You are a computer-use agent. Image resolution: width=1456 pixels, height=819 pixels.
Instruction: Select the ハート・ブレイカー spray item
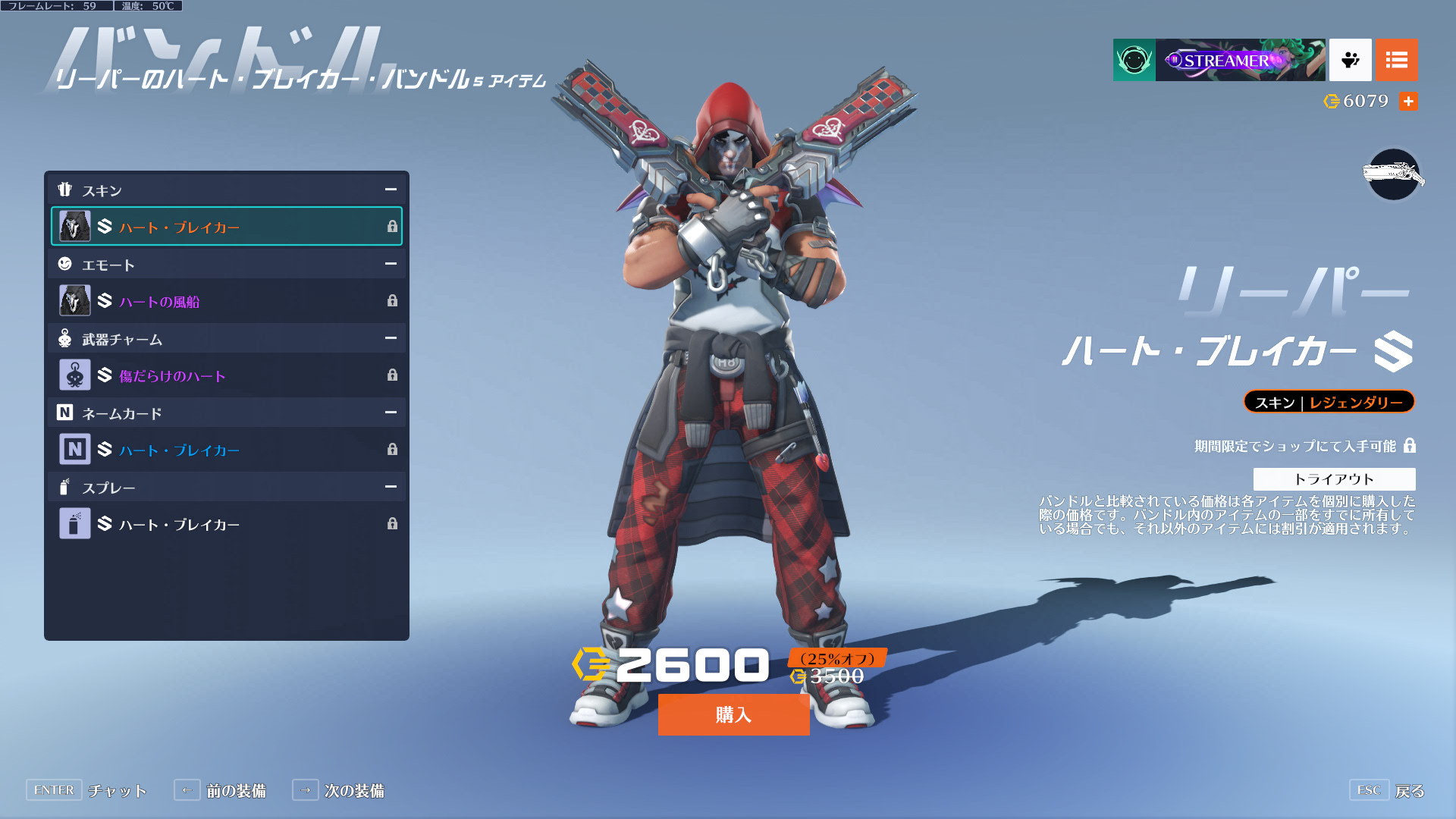[x=226, y=524]
